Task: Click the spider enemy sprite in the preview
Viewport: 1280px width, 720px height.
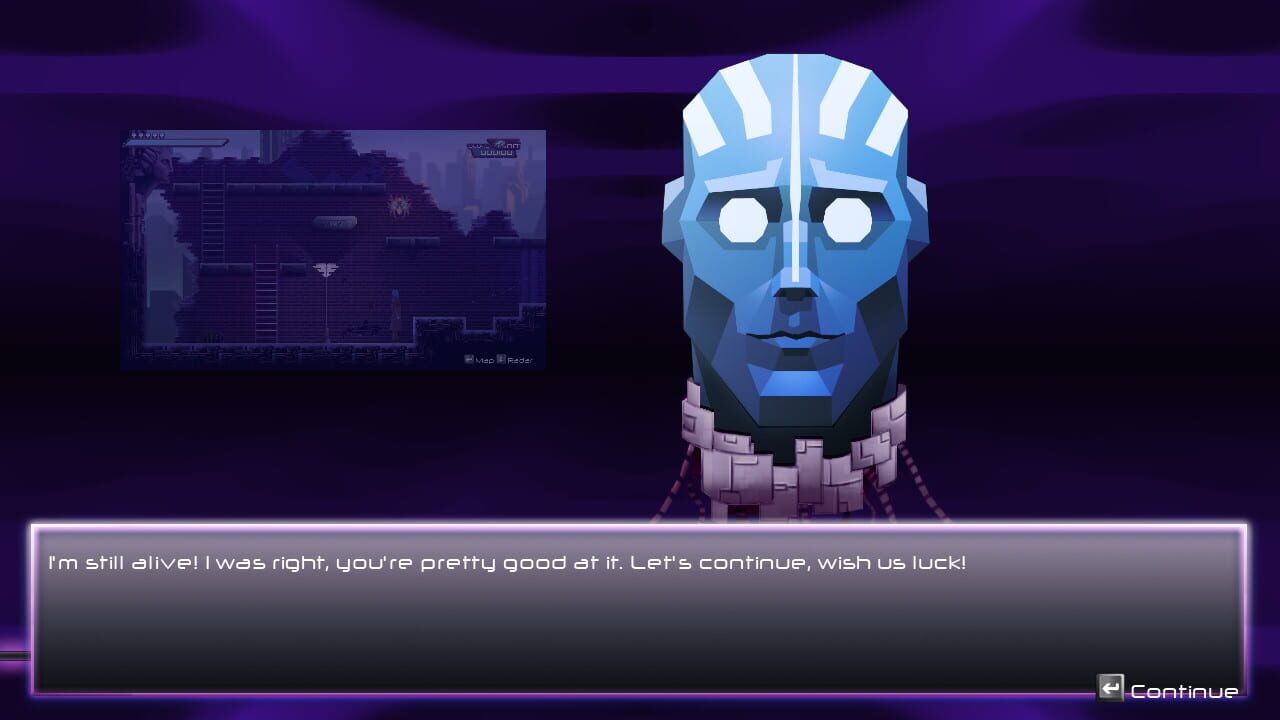Action: (397, 205)
